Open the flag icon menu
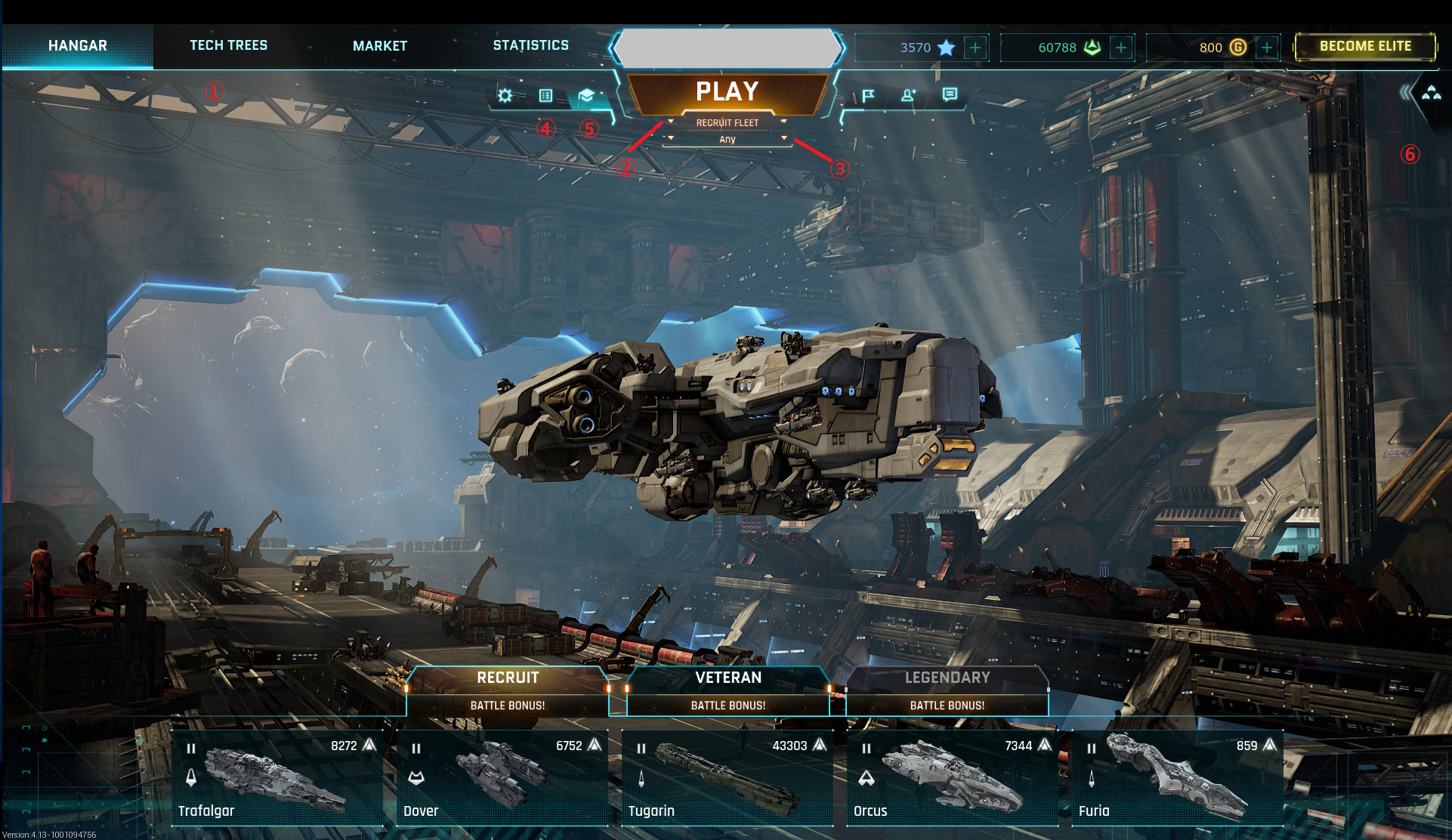Viewport: 1452px width, 840px height. coord(868,95)
